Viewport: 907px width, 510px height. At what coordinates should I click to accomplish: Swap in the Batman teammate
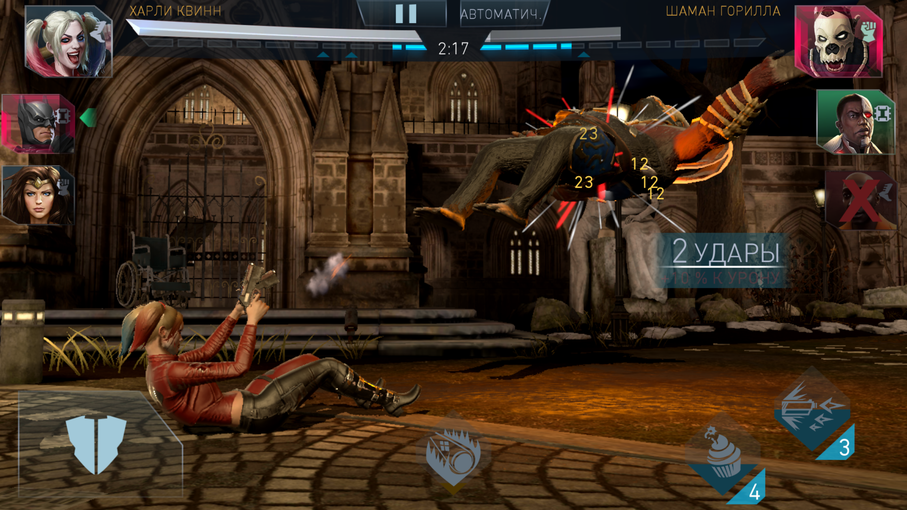click(36, 122)
